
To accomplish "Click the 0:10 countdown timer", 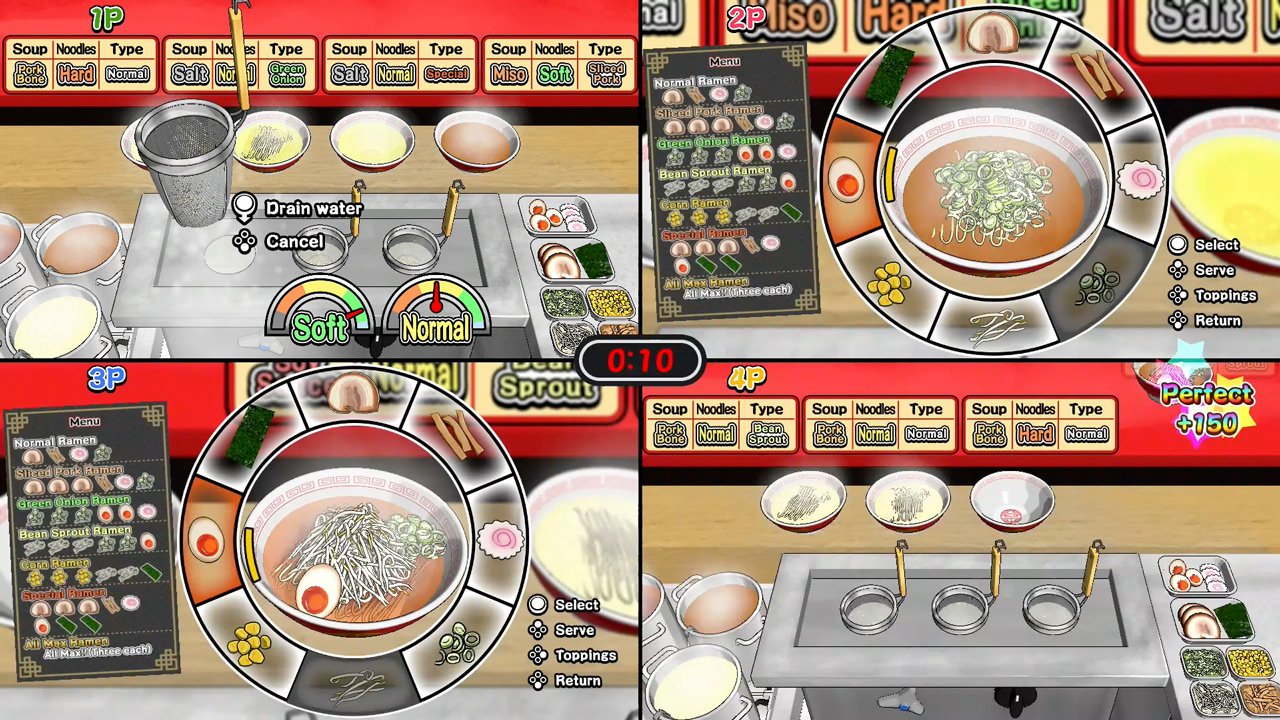I will click(x=640, y=362).
